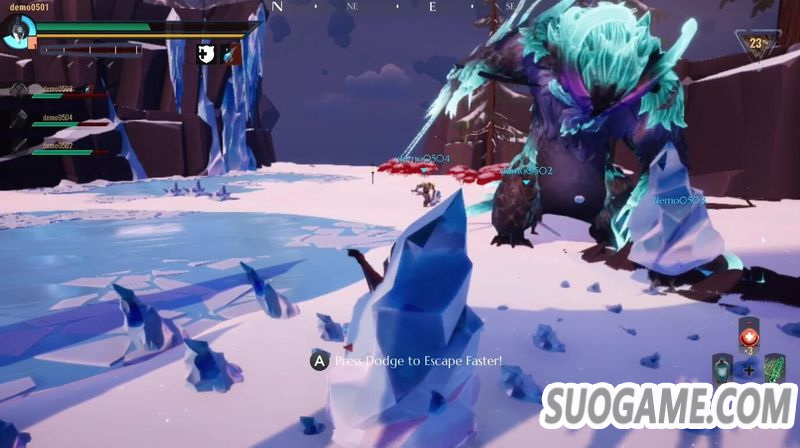Click the demo0501 player portrait

(x=18, y=31)
